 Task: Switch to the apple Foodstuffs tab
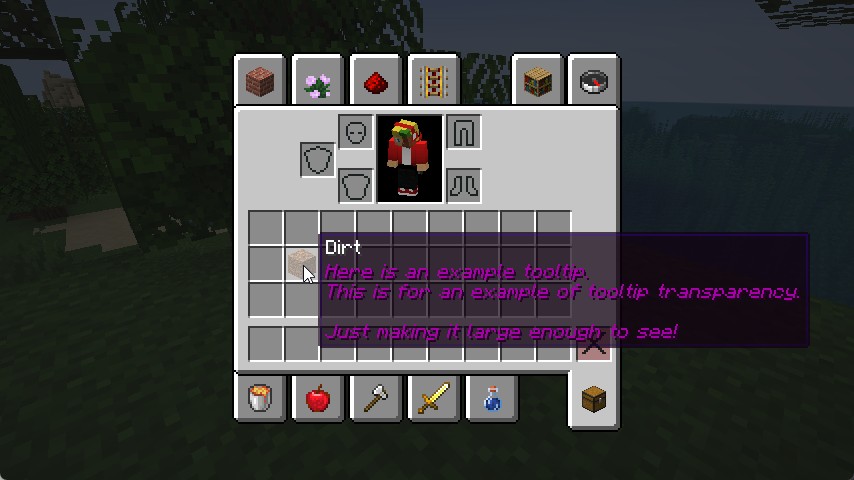(x=319, y=399)
